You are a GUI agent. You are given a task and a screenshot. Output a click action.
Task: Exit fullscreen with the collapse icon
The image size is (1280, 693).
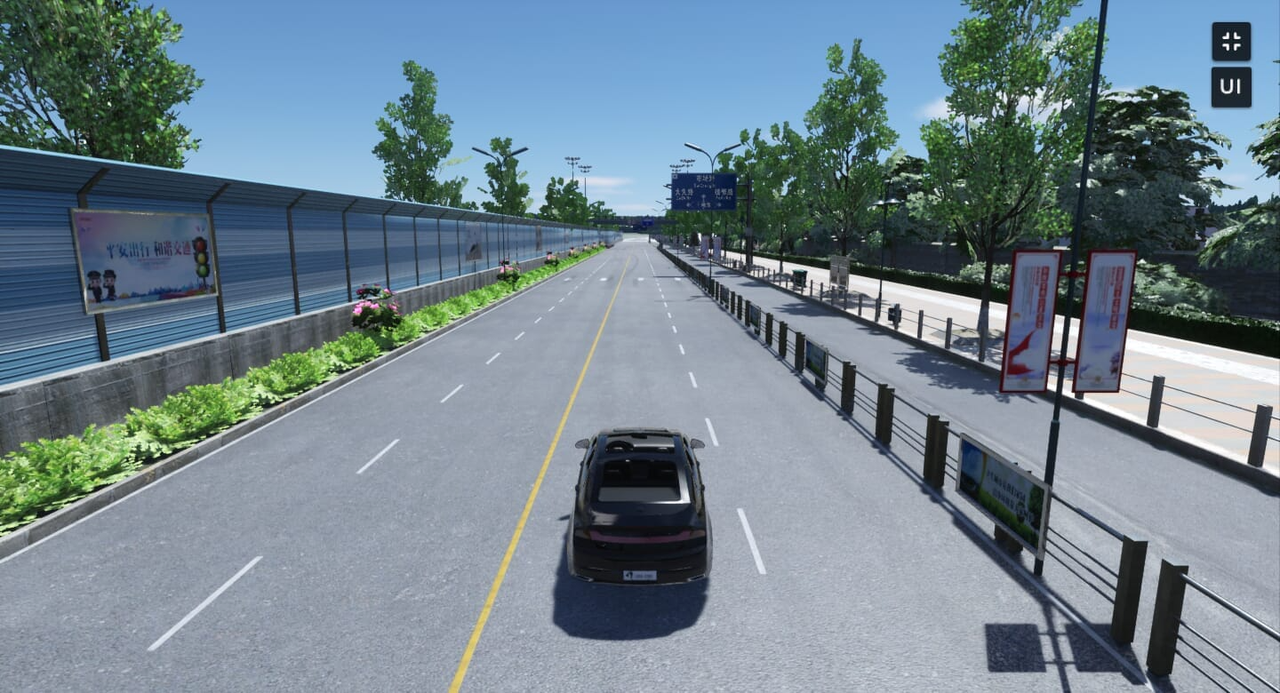tap(1231, 42)
